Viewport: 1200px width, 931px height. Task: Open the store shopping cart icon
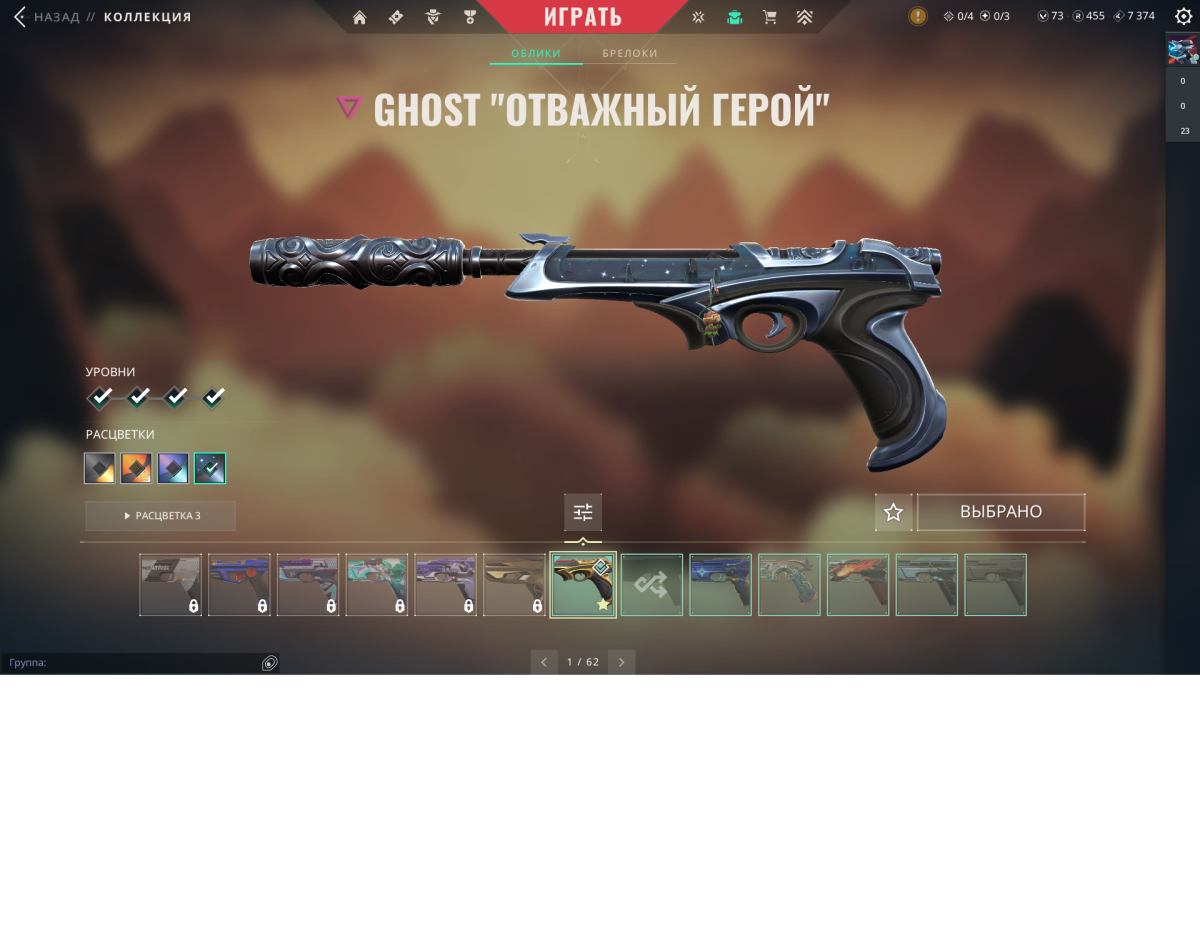coord(769,17)
